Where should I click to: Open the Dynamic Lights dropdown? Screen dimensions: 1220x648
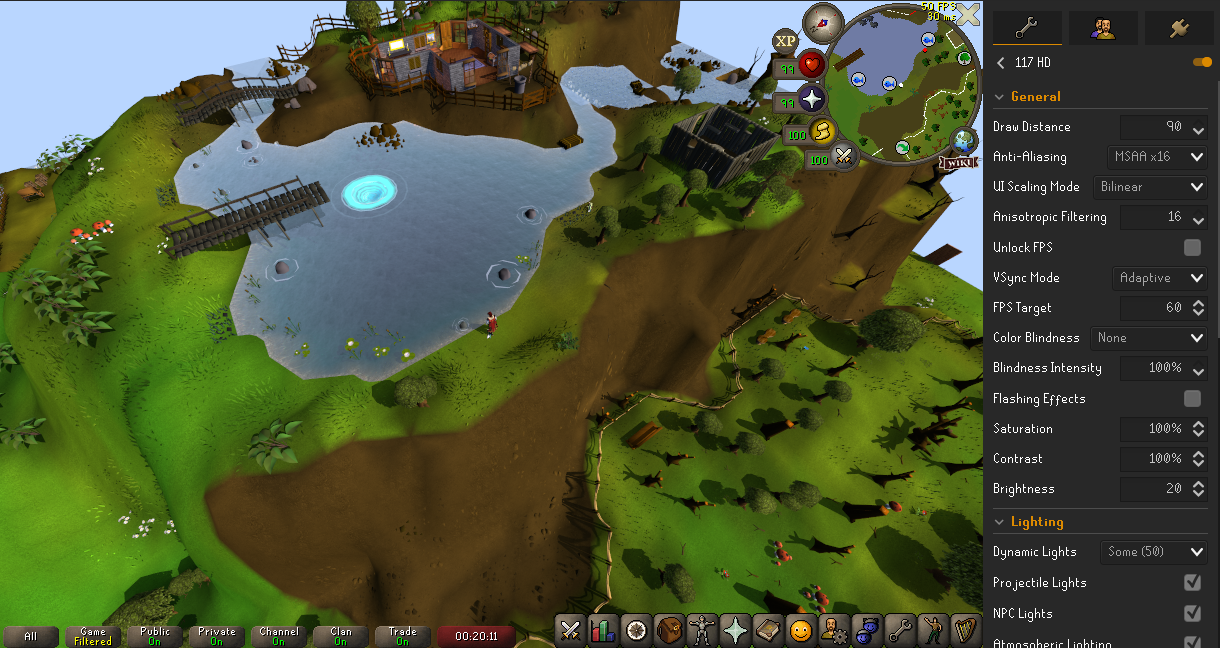point(1153,552)
